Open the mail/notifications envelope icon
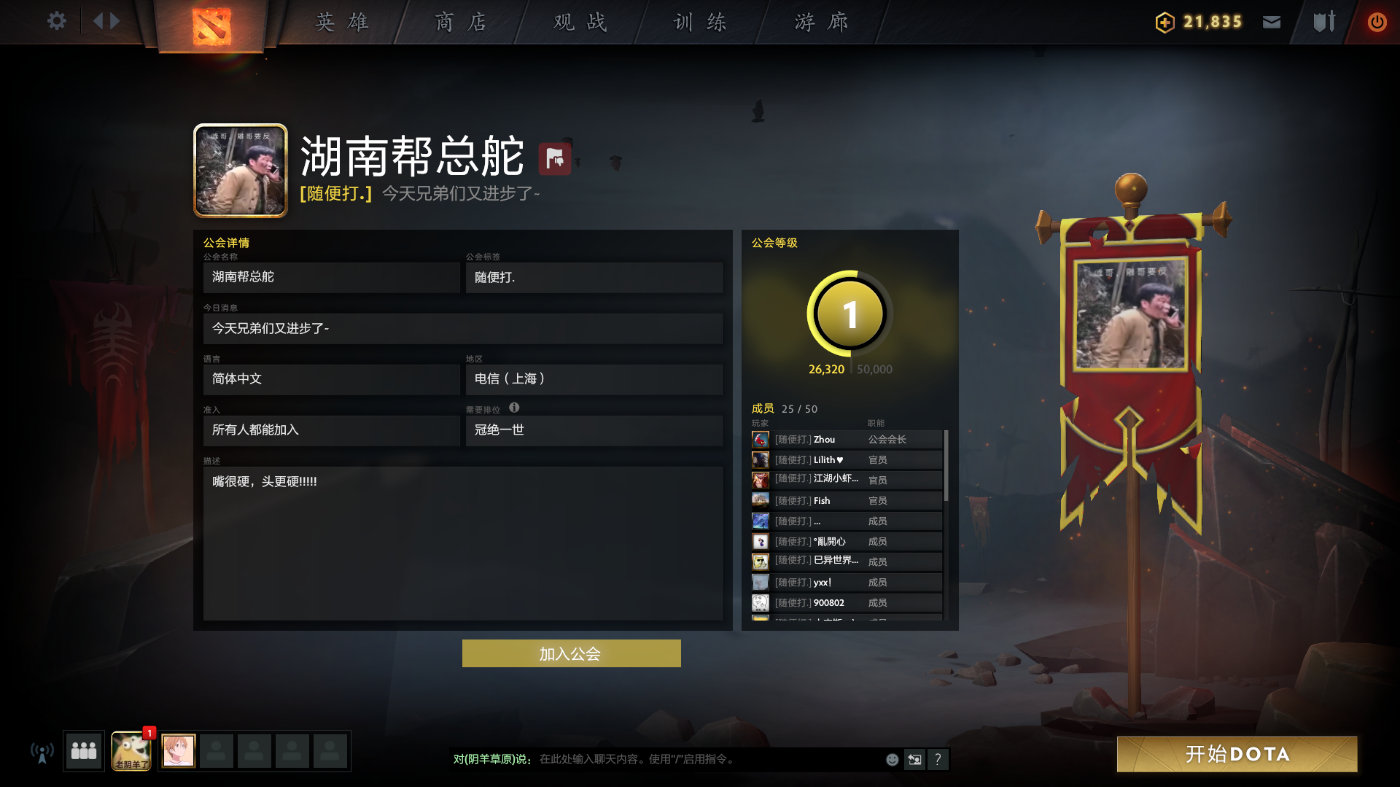This screenshot has width=1400, height=787. (1271, 20)
